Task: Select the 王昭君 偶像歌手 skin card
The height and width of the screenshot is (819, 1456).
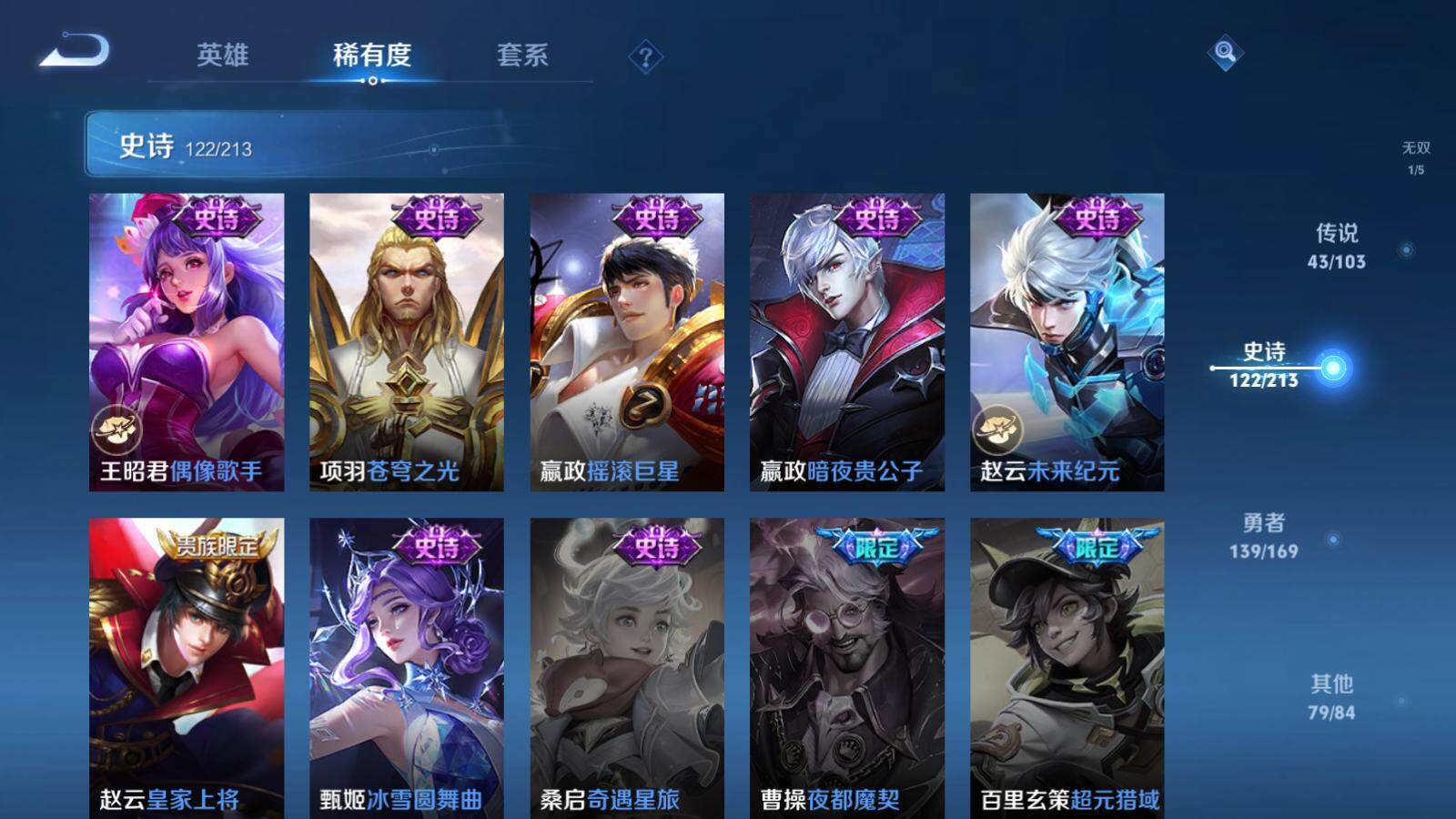Action: pos(187,341)
